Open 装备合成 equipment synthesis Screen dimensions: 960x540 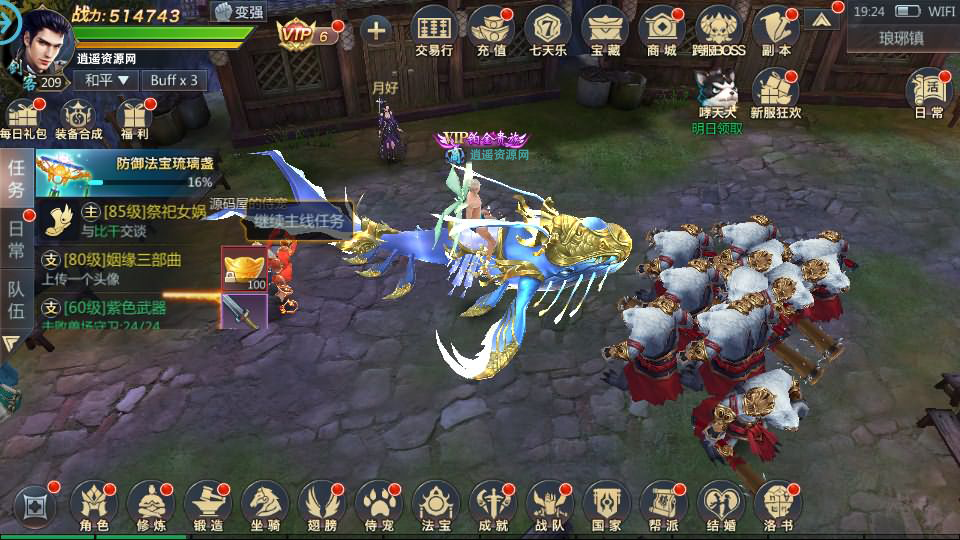pyautogui.click(x=78, y=119)
